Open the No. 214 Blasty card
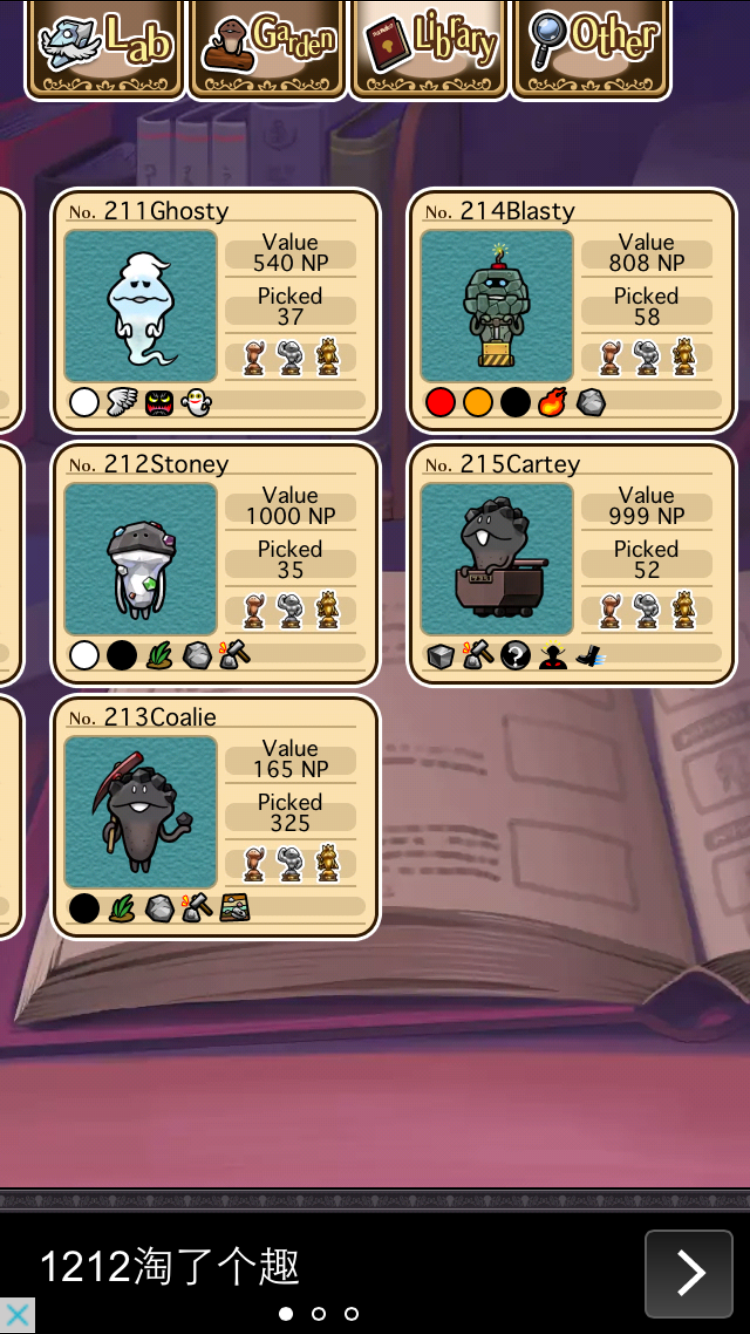 pos(571,310)
